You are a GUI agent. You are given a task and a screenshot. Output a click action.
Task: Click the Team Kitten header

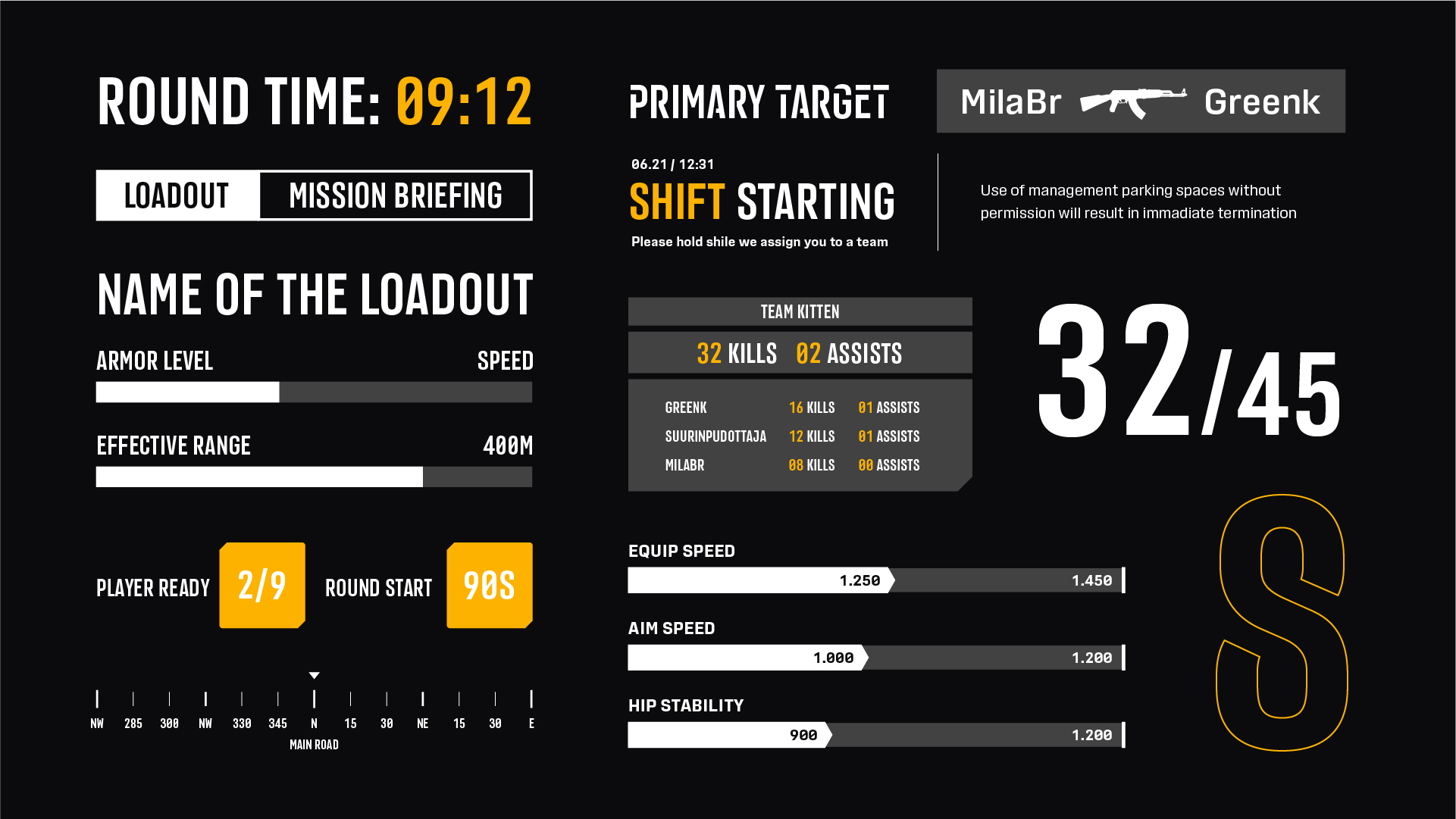coord(800,311)
